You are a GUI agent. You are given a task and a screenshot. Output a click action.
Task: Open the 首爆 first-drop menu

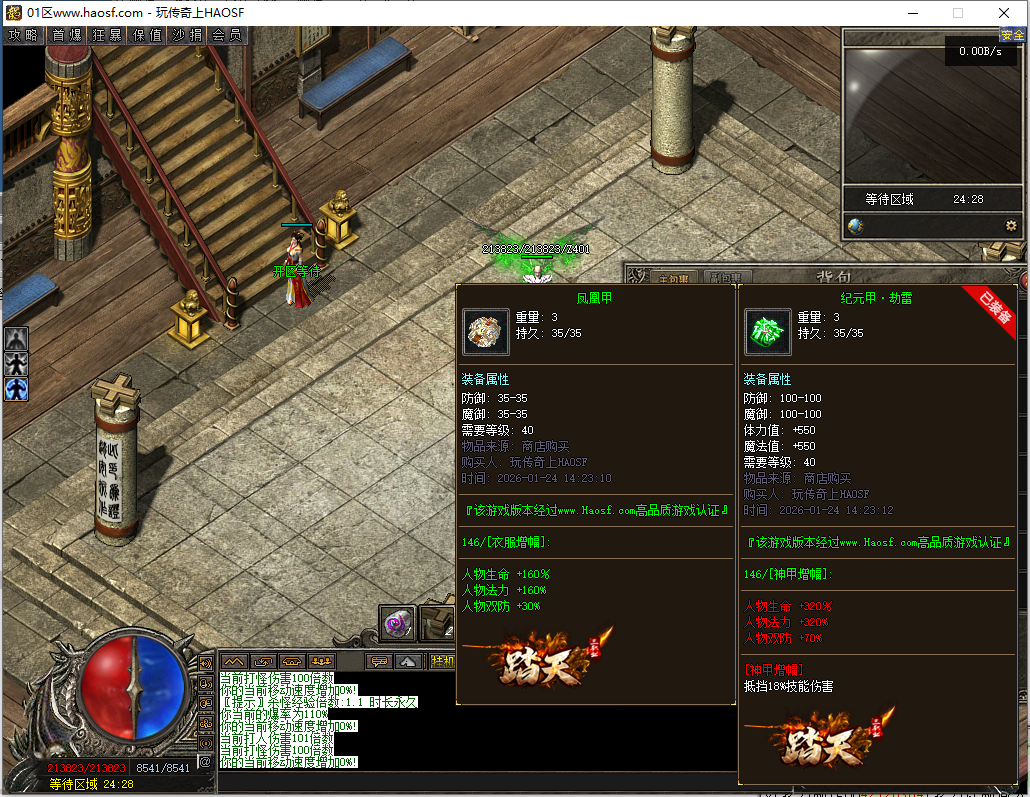click(x=67, y=35)
